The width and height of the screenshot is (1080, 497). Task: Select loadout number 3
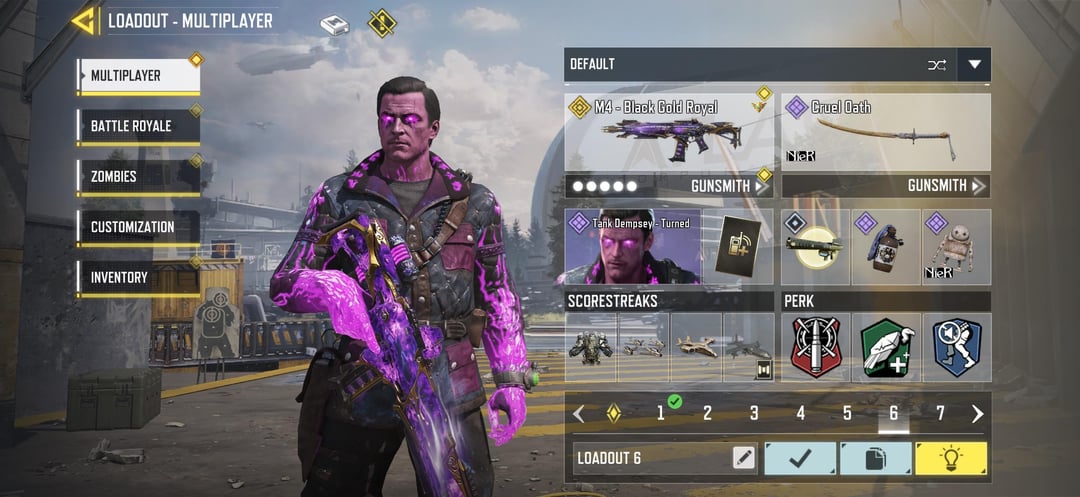754,413
